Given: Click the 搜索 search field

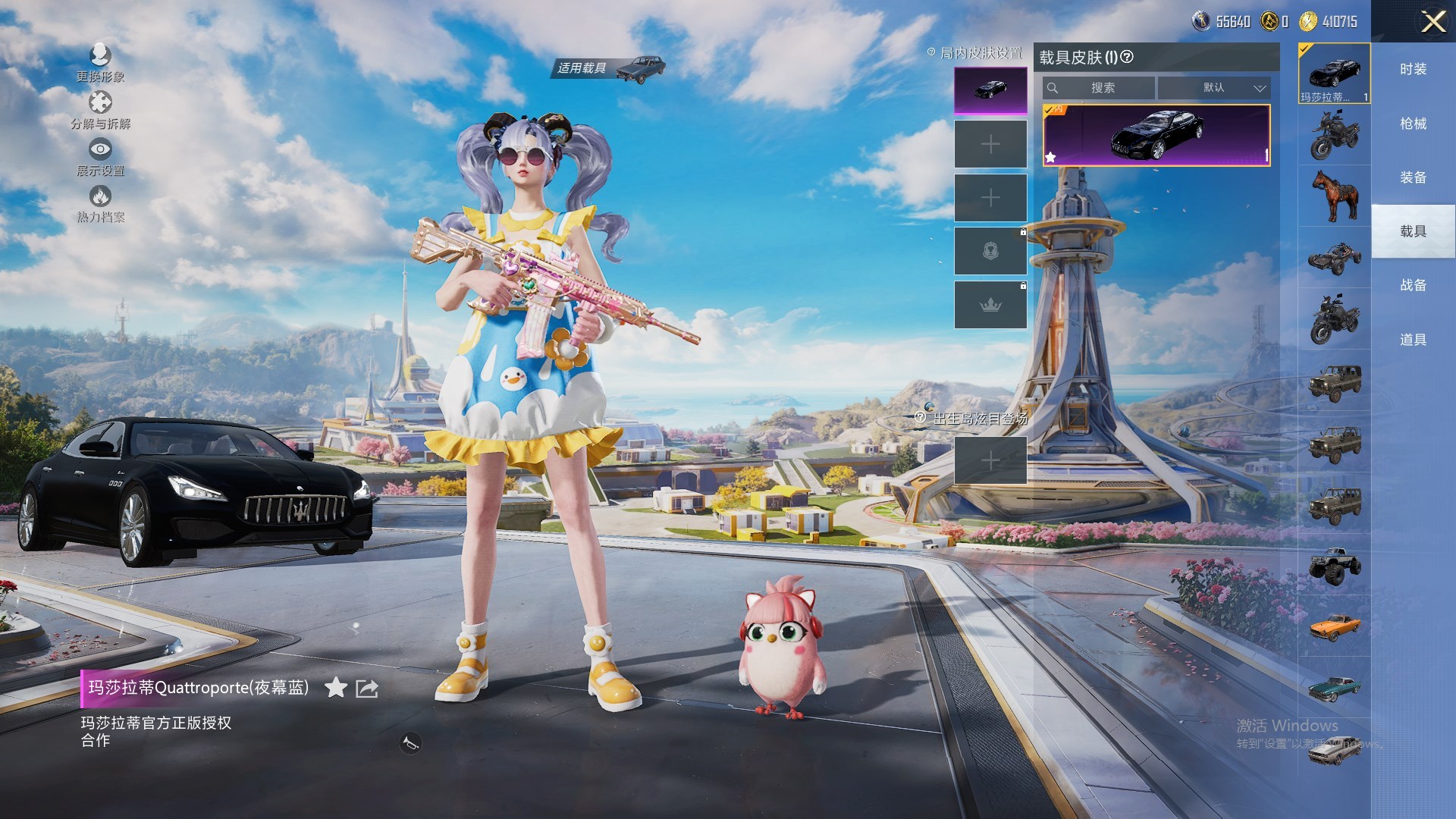Looking at the screenshot, I should pyautogui.click(x=1101, y=88).
